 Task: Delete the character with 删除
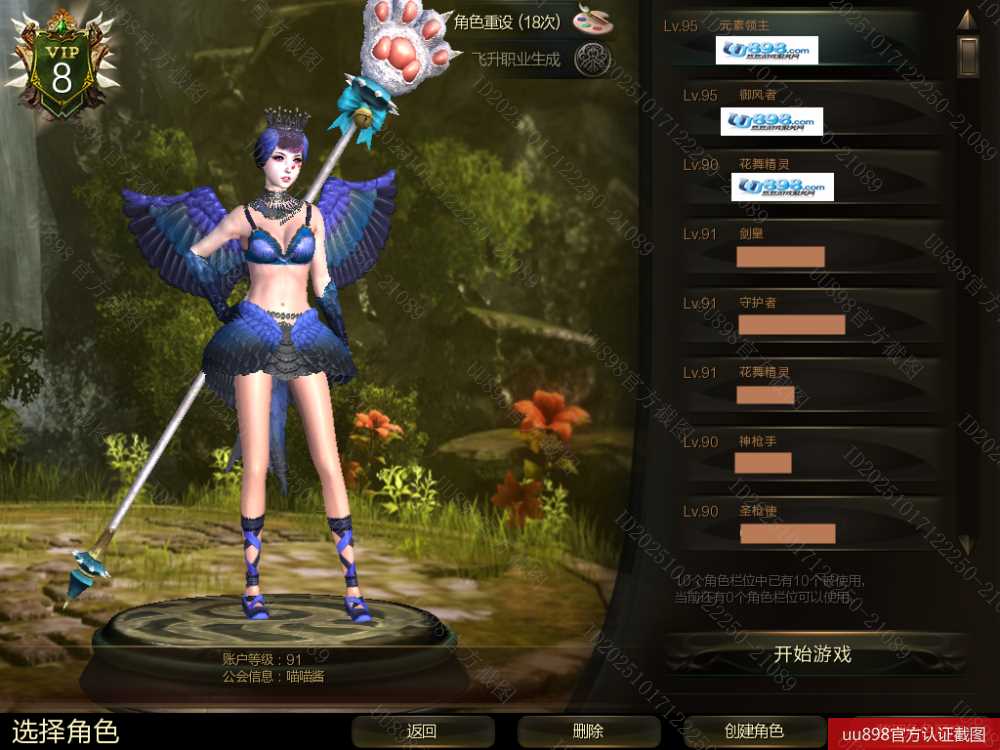click(x=588, y=731)
